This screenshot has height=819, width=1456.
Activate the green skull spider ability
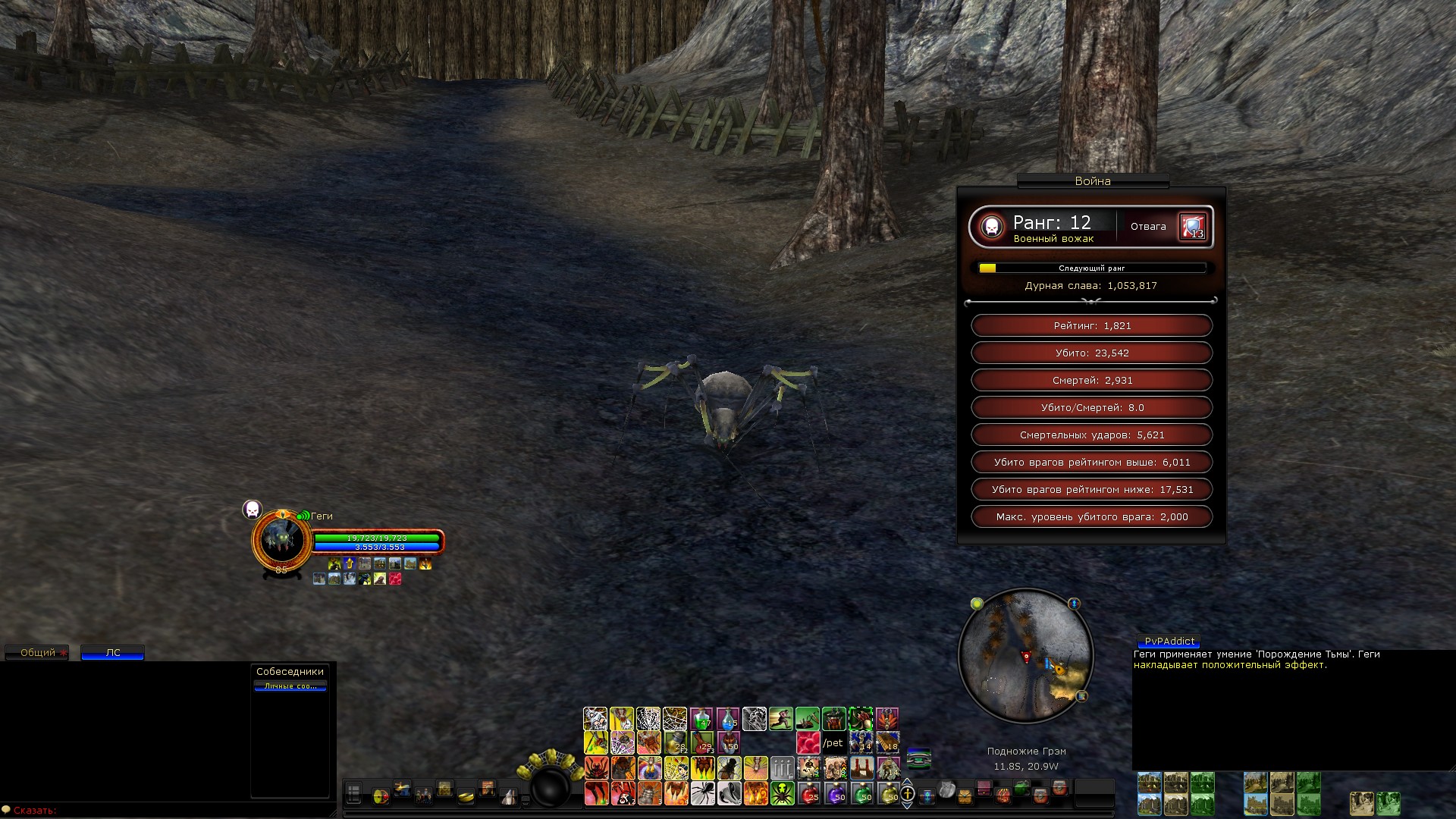782,793
